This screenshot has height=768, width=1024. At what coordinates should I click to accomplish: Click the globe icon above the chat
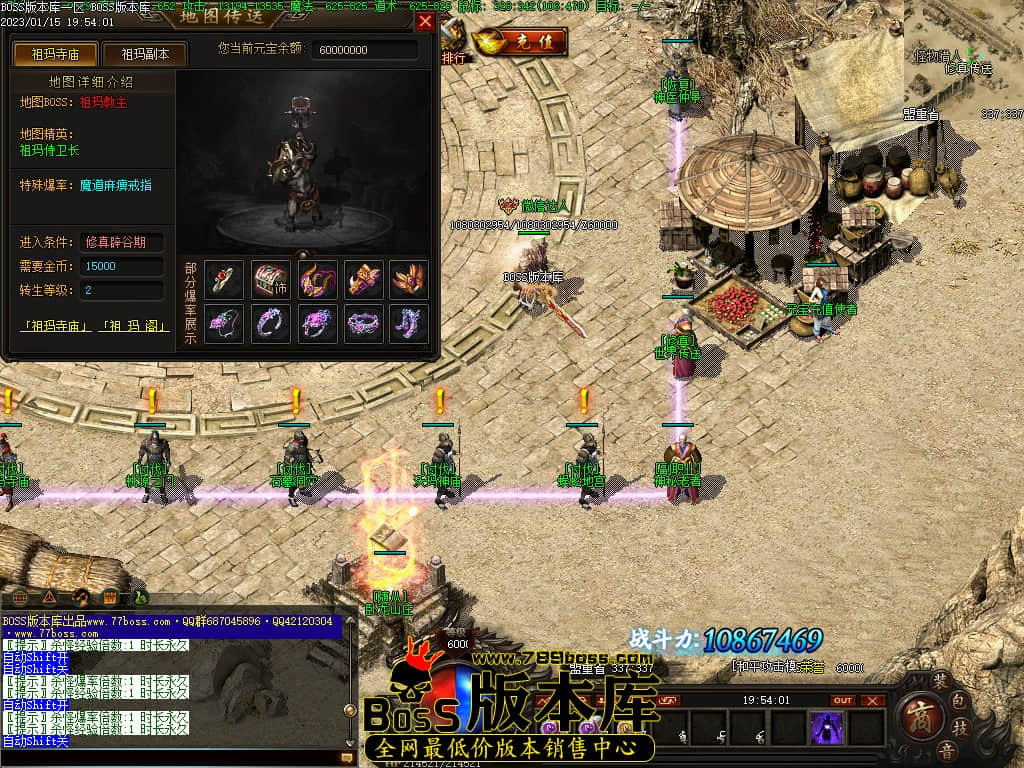(20, 598)
